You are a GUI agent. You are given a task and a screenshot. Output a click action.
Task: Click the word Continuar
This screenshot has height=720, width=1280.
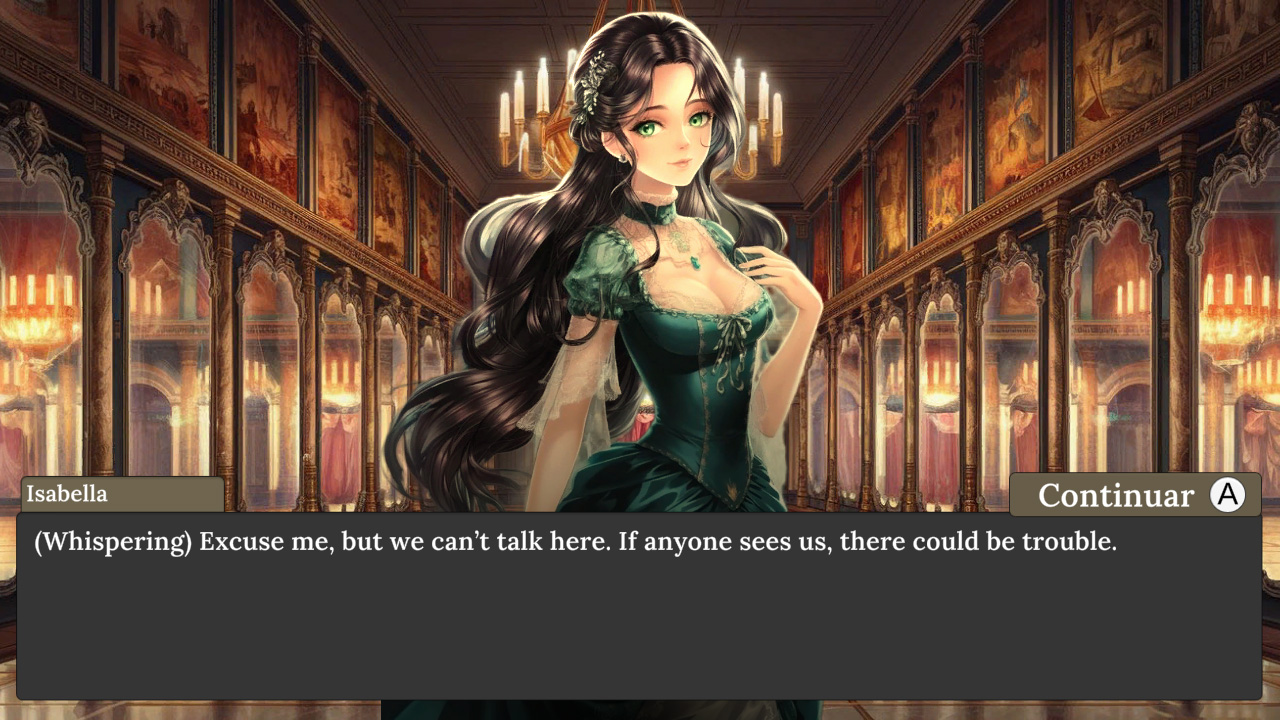point(1117,494)
